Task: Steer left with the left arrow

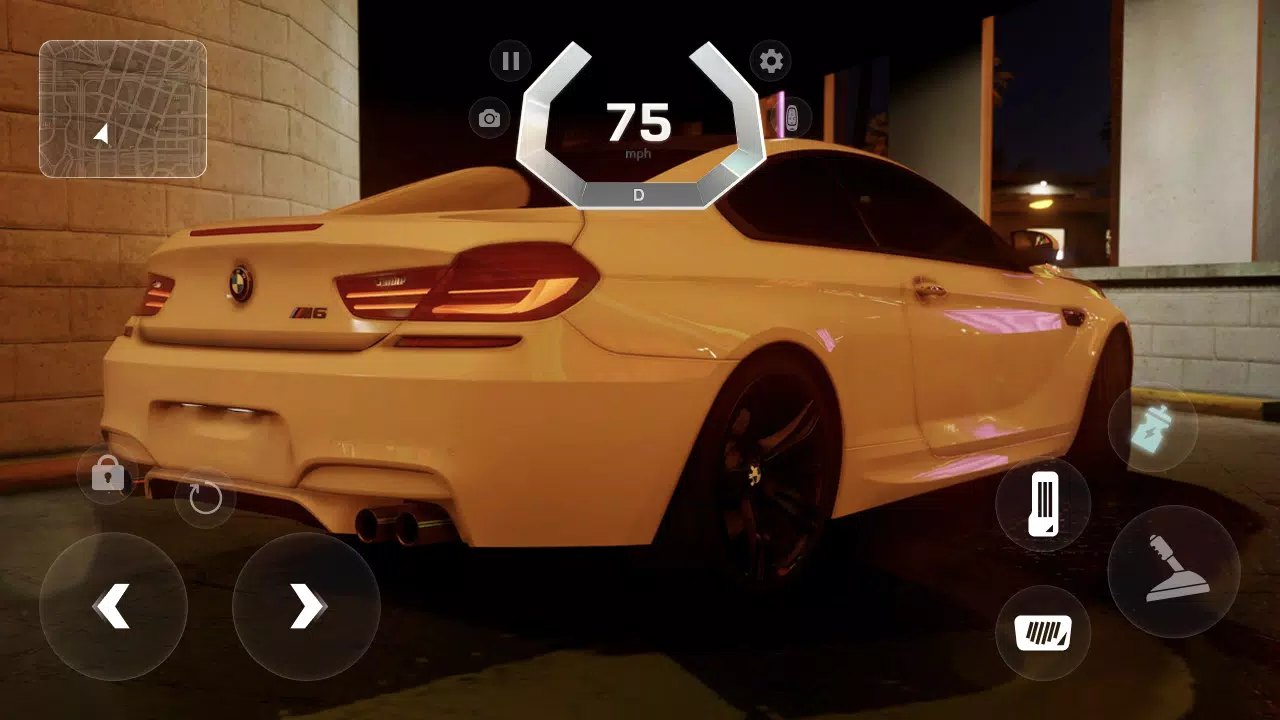Action: tap(113, 605)
